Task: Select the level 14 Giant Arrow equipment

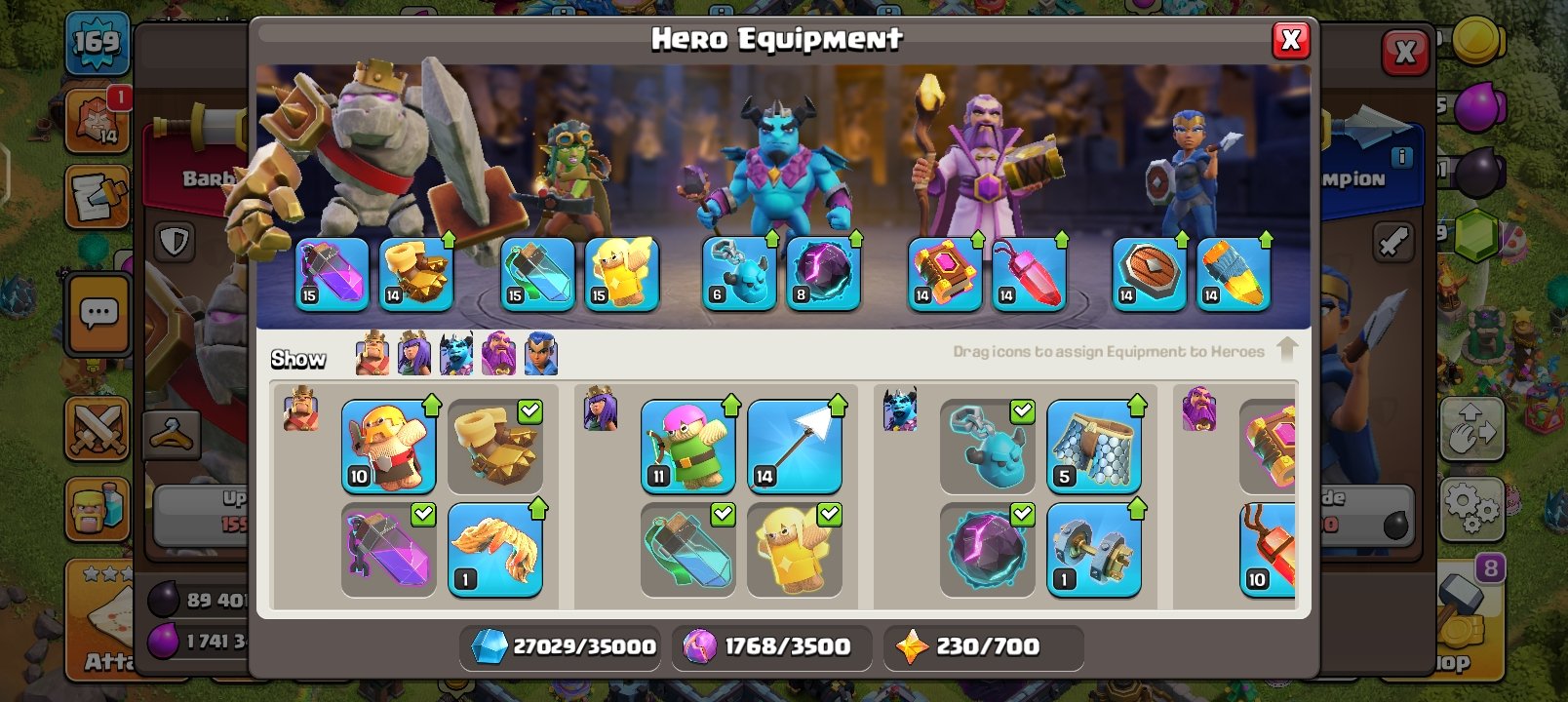Action: (x=795, y=444)
